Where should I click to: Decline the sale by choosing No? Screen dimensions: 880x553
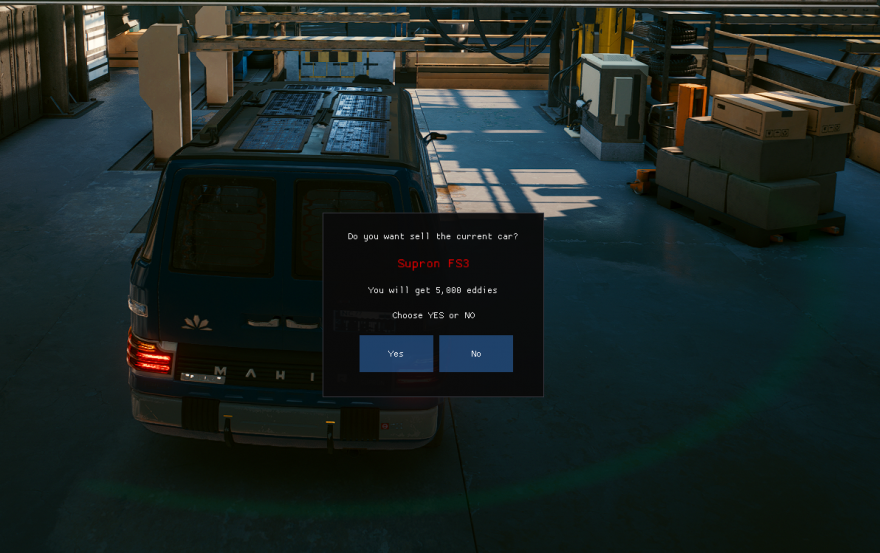tap(476, 353)
